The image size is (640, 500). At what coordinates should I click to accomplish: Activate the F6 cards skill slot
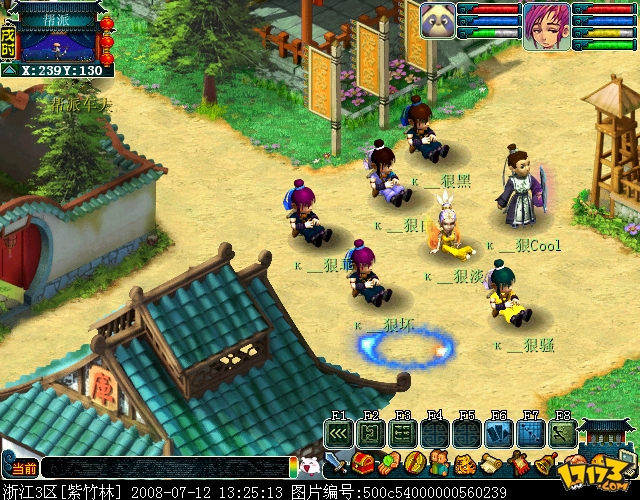point(498,434)
